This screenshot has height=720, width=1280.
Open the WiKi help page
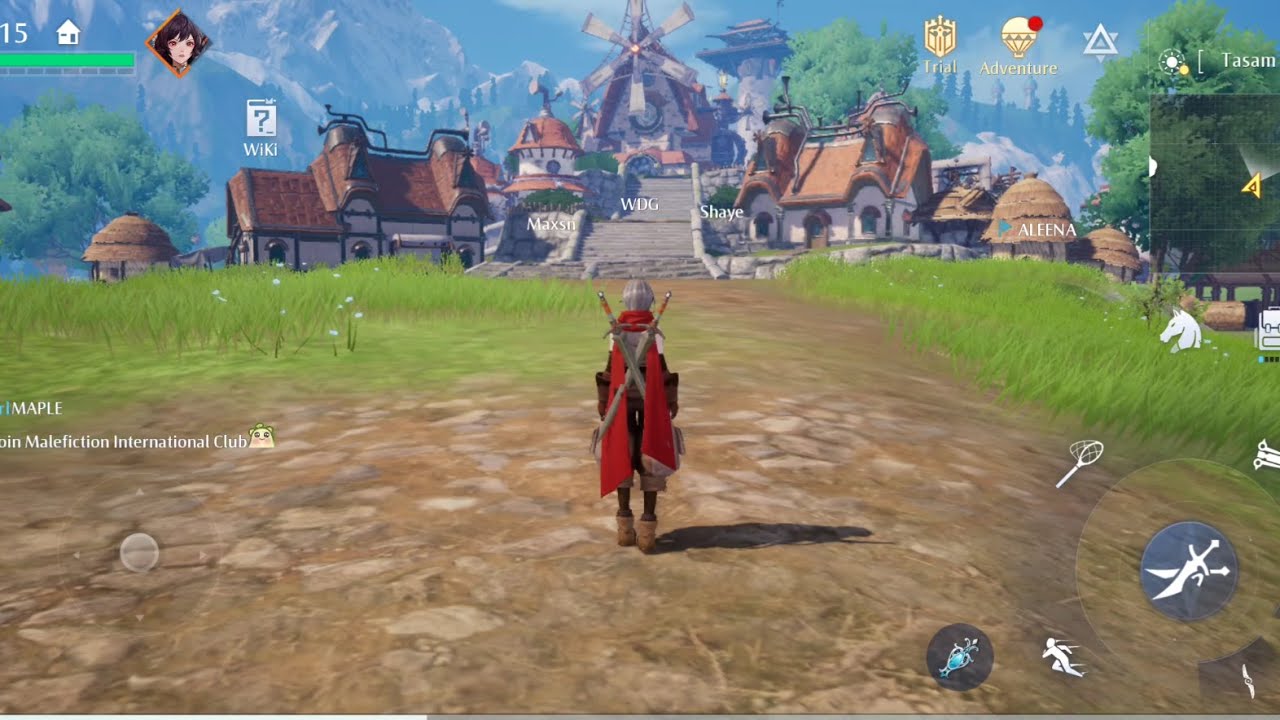(261, 126)
